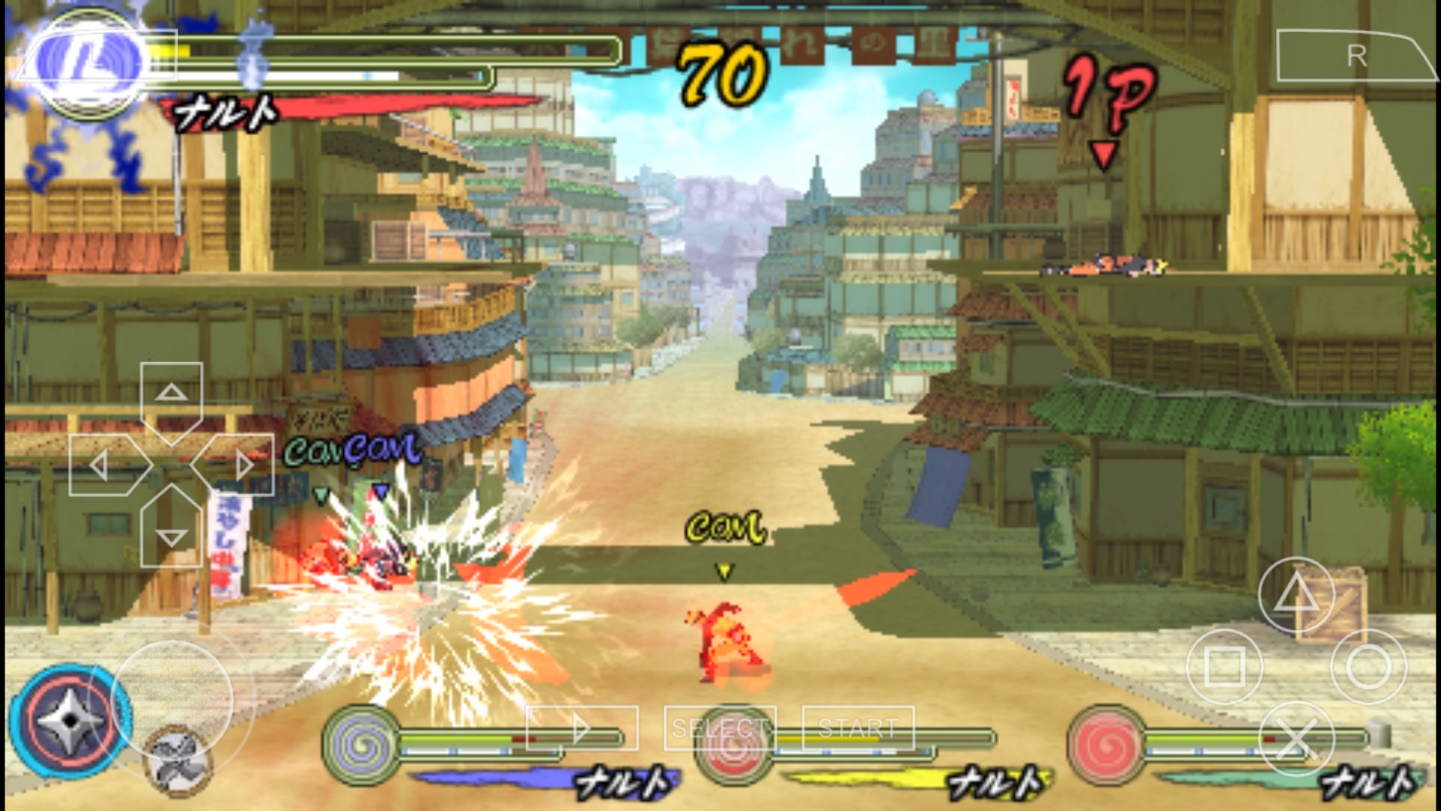
Task: Tap the cross action button
Action: tap(1296, 740)
